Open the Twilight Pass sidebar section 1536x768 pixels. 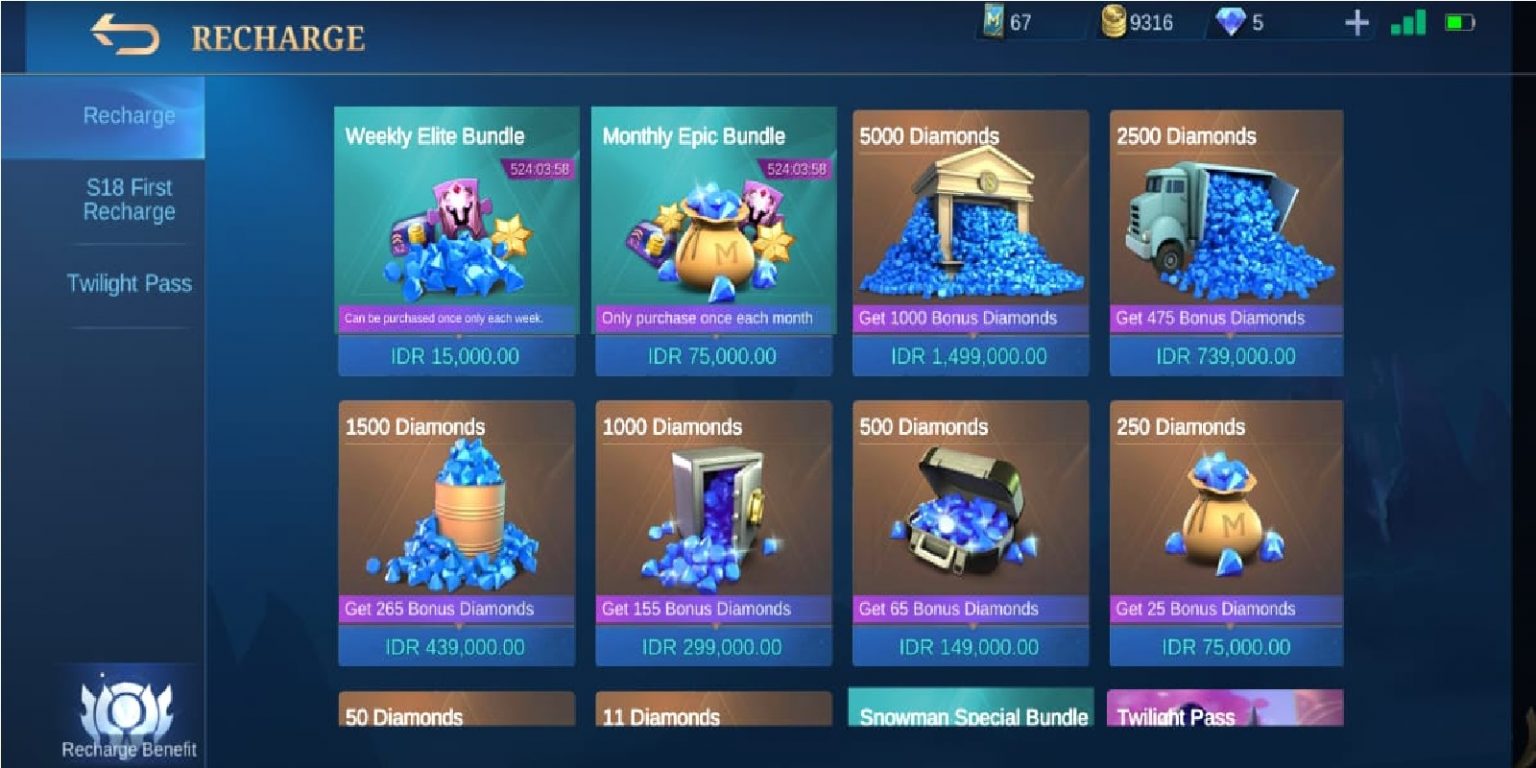130,284
